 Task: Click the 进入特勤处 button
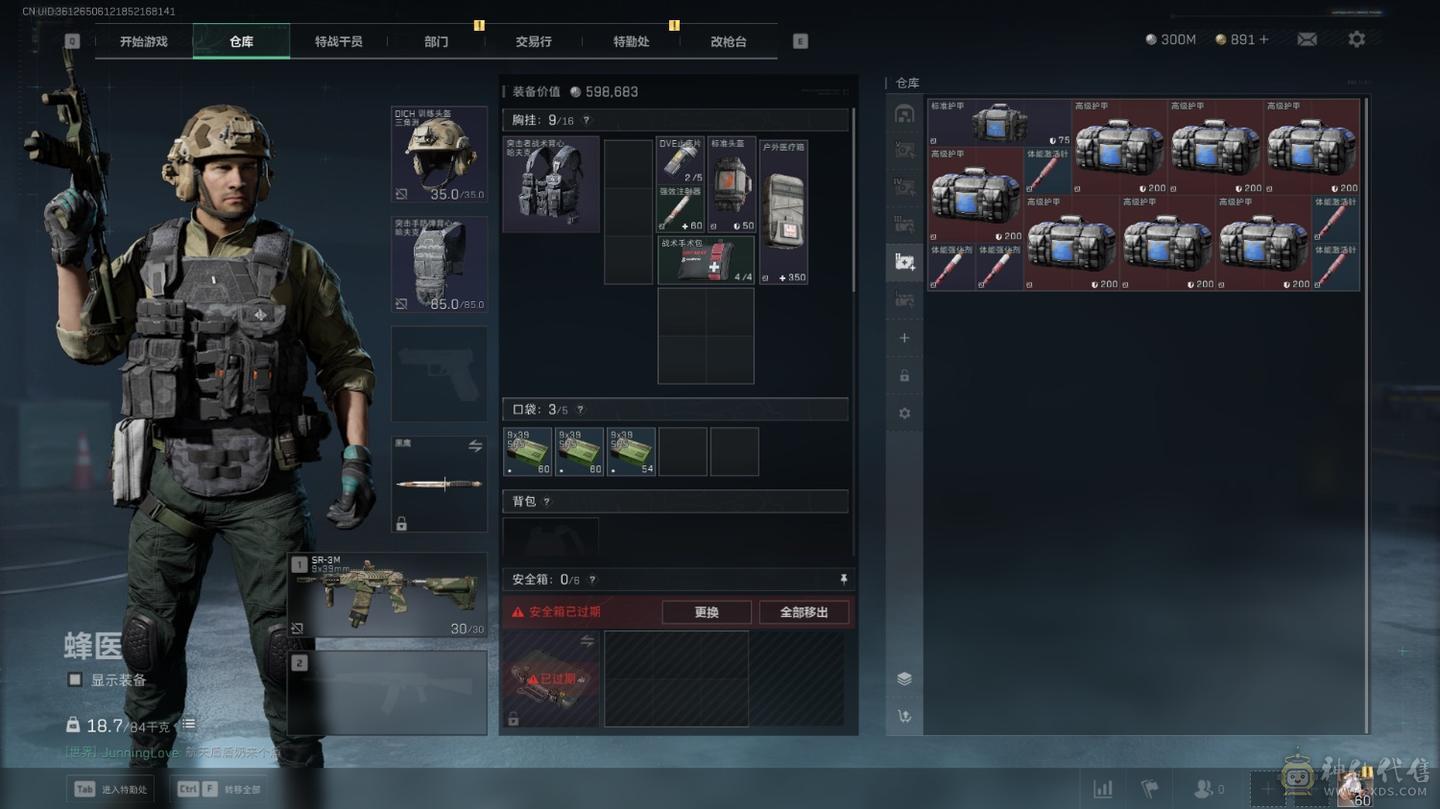113,789
